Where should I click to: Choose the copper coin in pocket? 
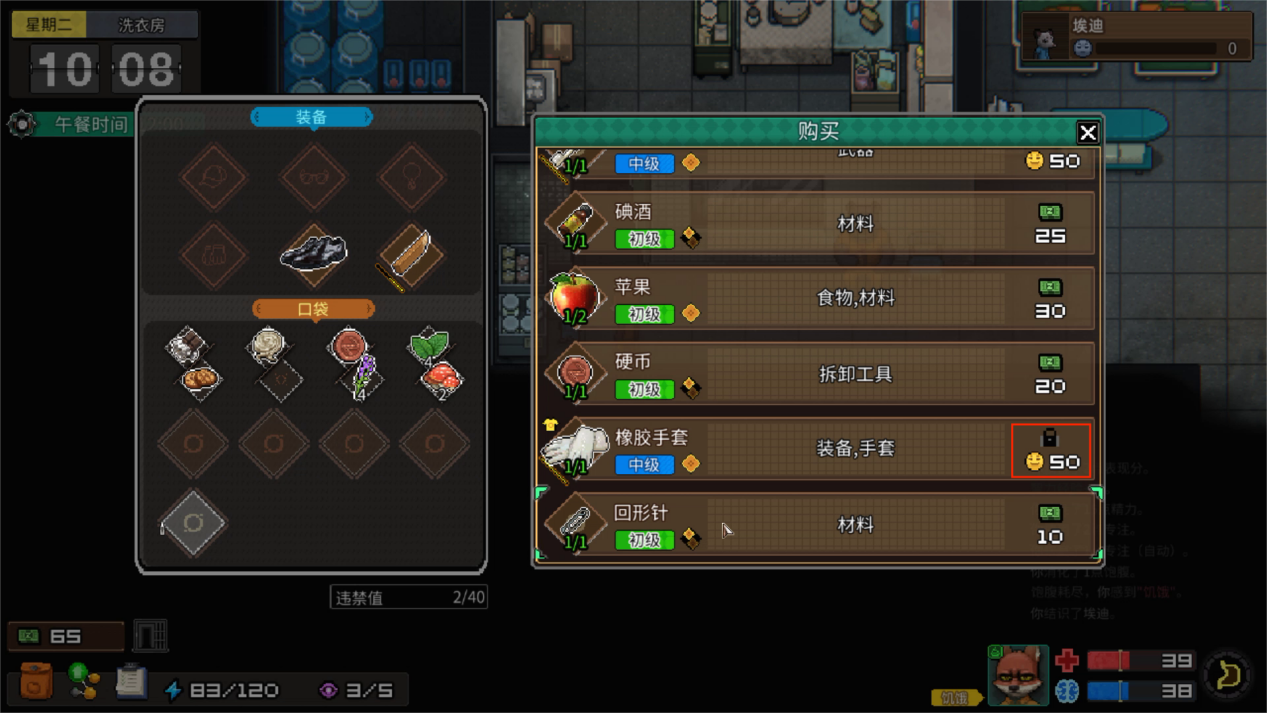tap(348, 345)
